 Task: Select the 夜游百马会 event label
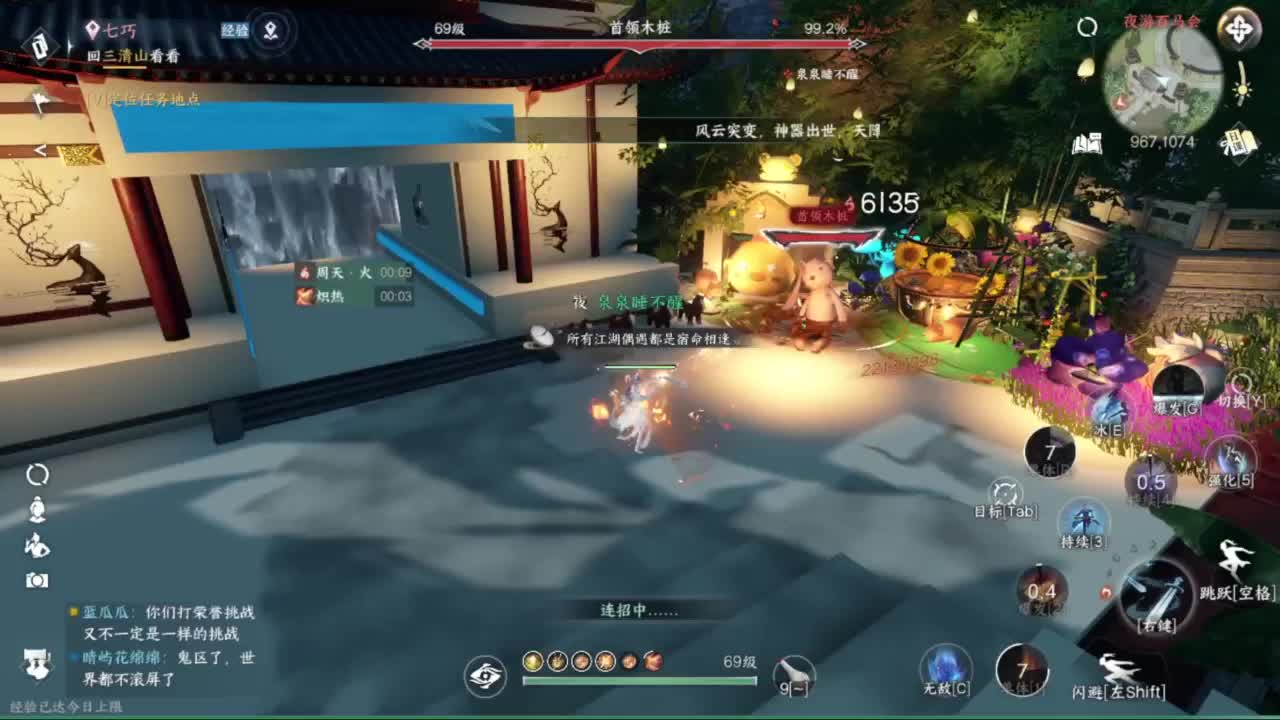click(1160, 21)
